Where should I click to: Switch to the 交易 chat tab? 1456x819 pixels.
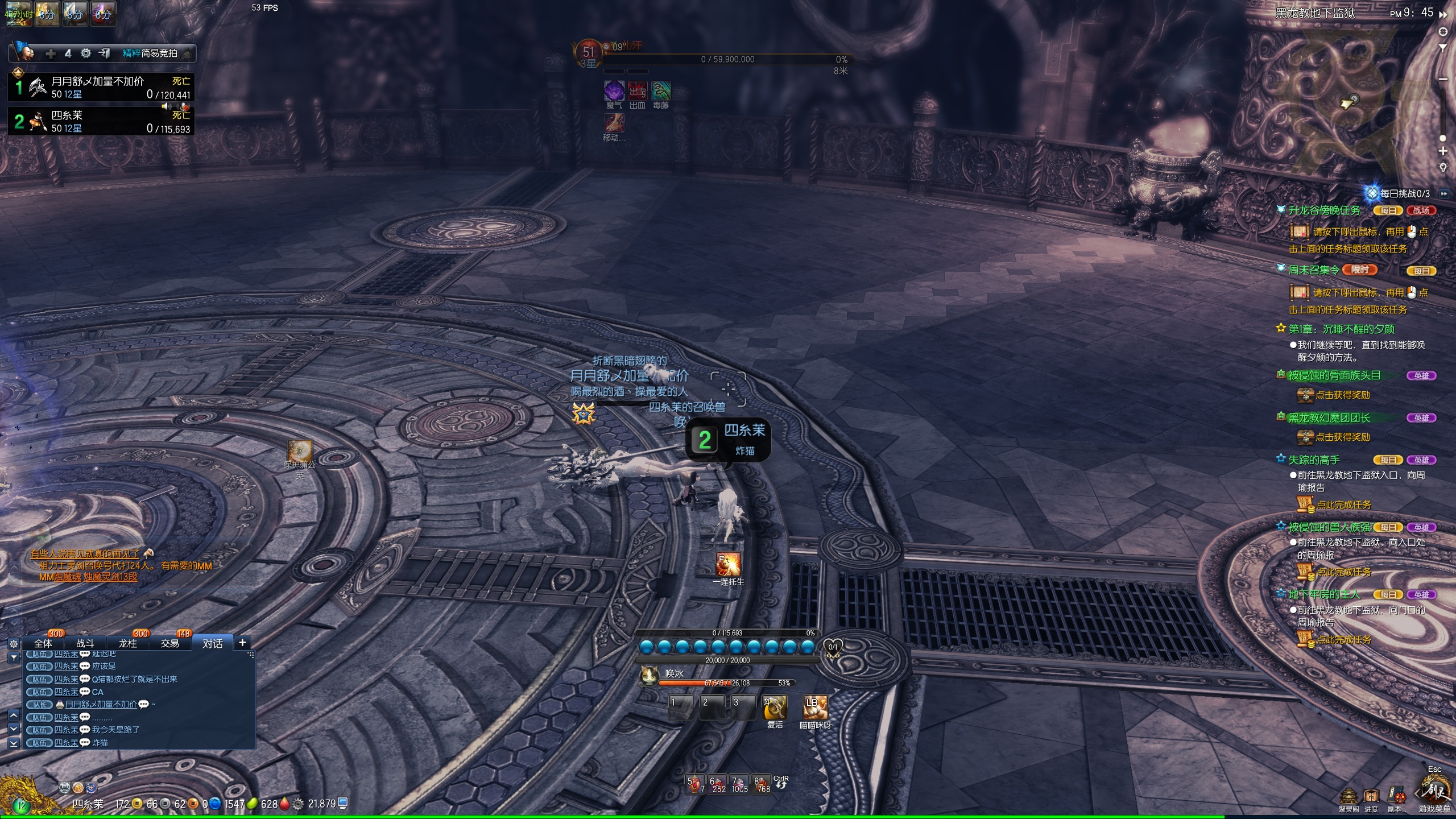click(170, 643)
